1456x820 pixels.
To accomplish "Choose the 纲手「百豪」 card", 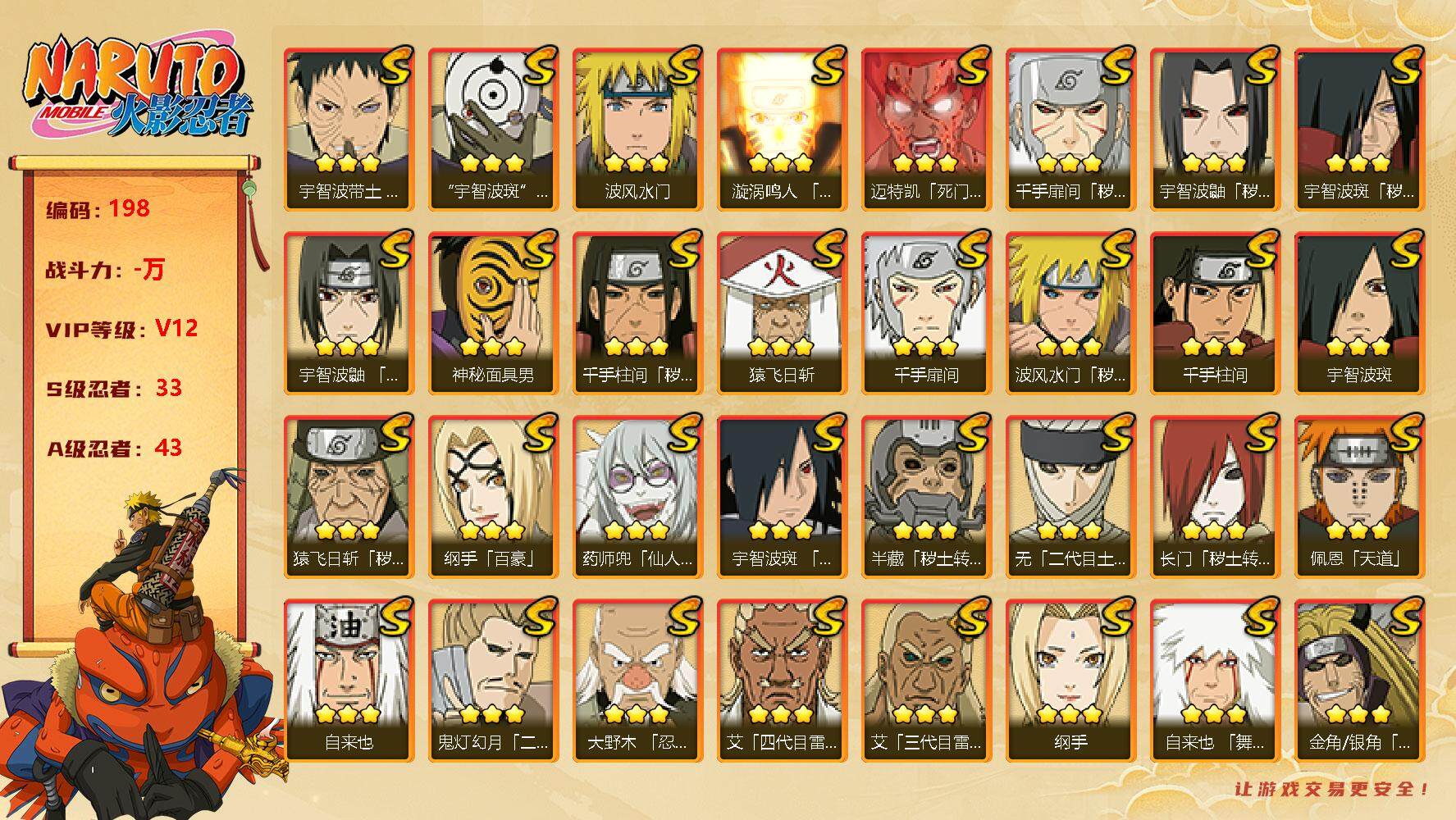I will pos(493,495).
